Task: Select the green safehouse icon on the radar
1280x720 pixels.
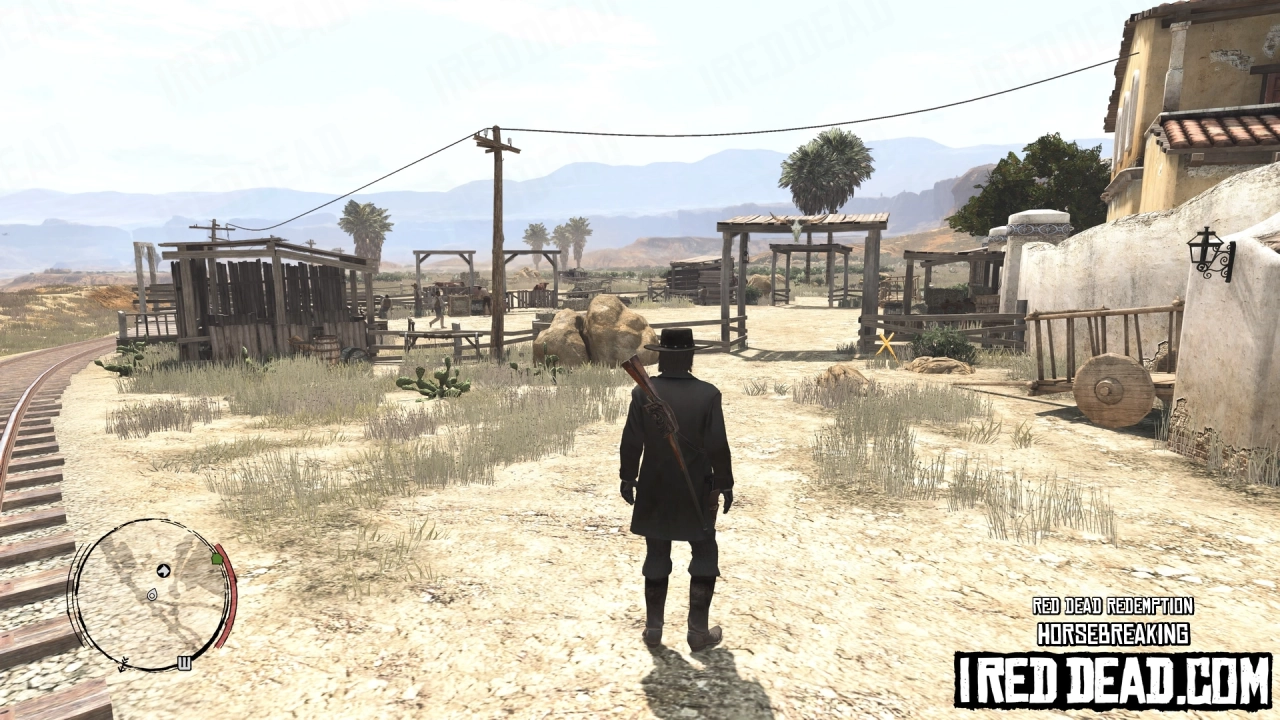Action: [x=215, y=560]
